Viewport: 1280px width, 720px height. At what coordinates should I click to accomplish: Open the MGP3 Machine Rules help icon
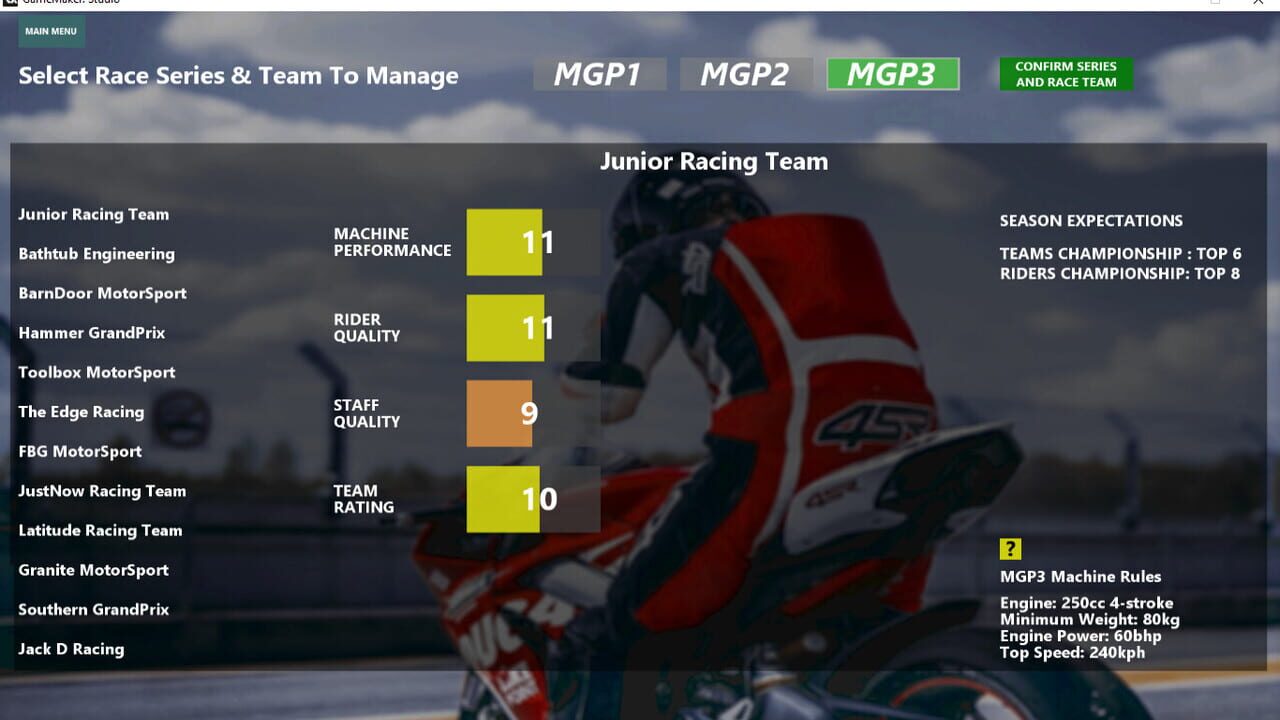(x=1011, y=549)
